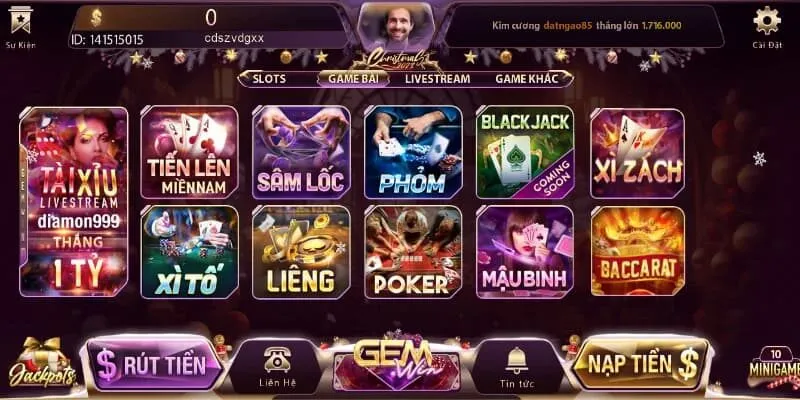
Task: Open the Phỏm game tile
Action: (413, 152)
